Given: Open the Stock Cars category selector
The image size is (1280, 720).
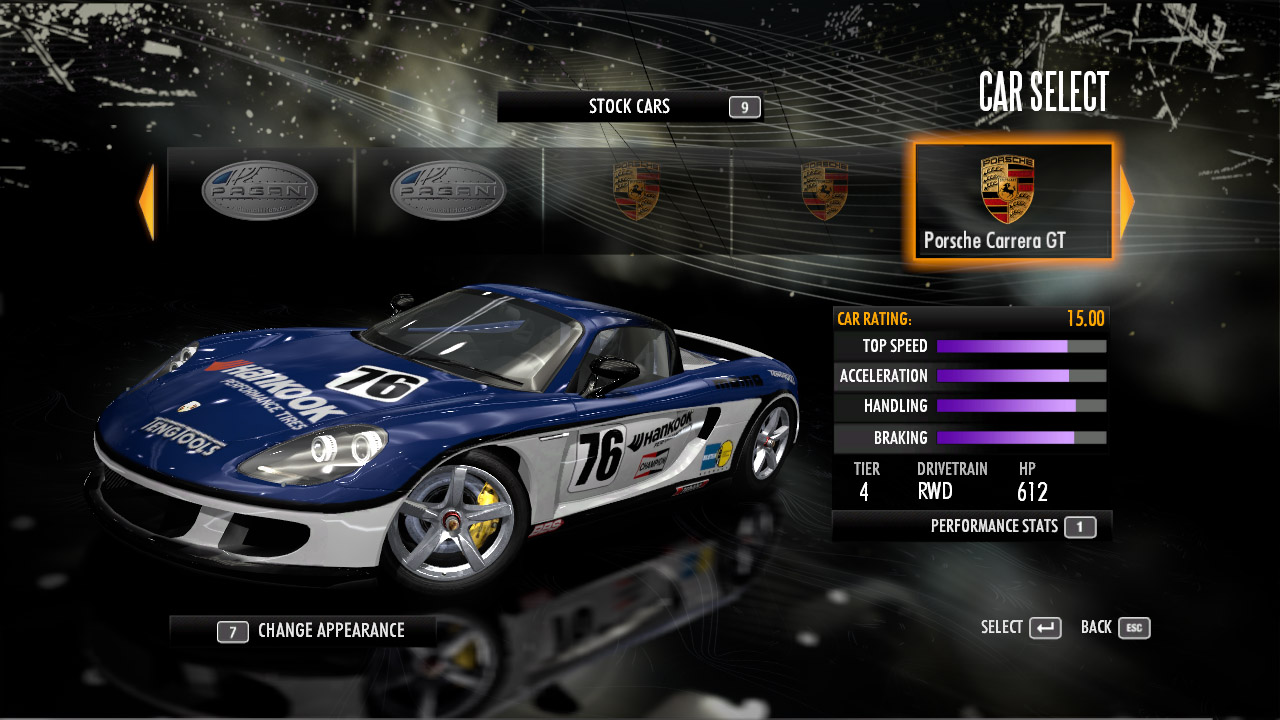Looking at the screenshot, I should click(x=630, y=107).
